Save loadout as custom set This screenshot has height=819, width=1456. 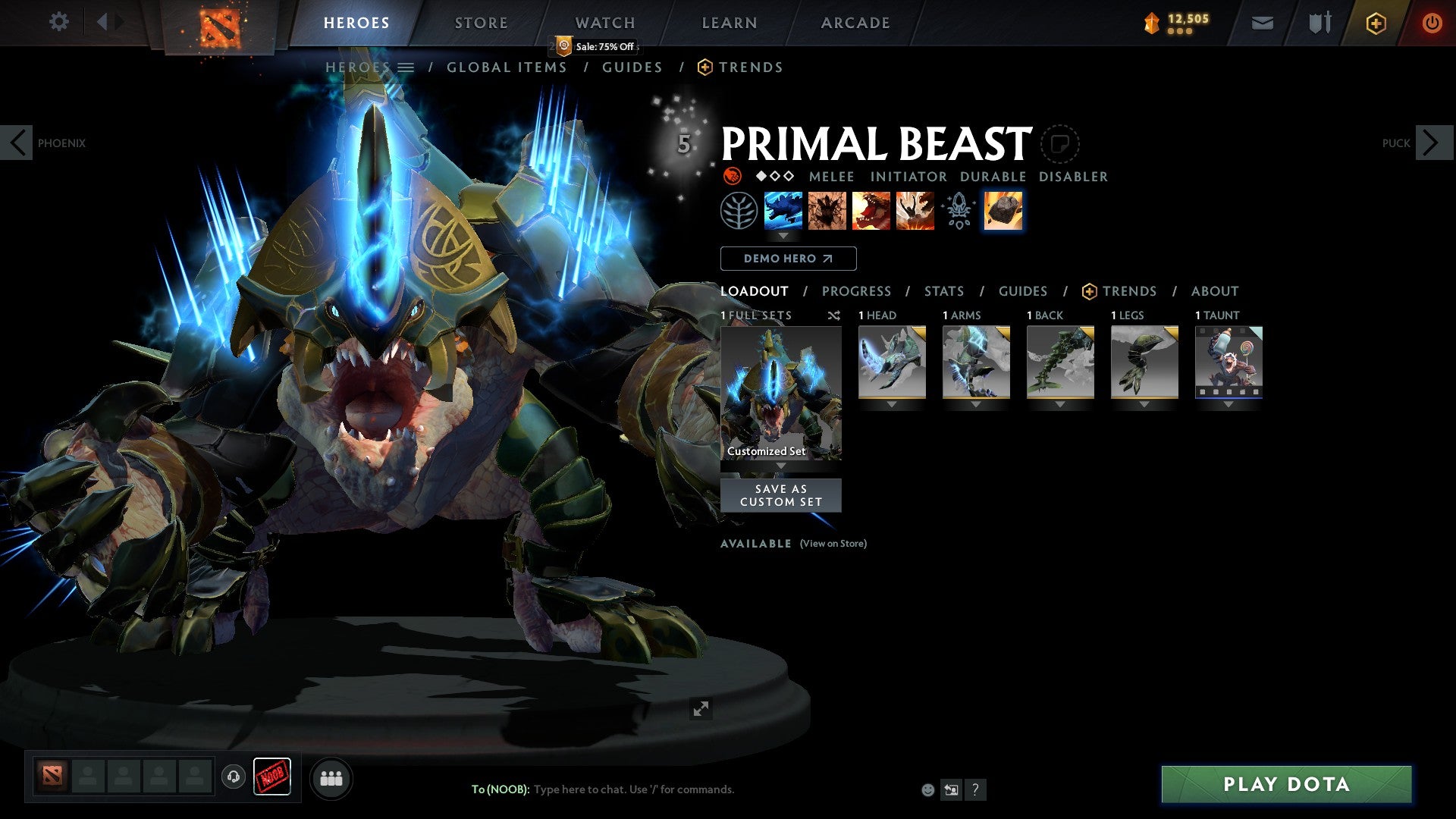tap(780, 495)
